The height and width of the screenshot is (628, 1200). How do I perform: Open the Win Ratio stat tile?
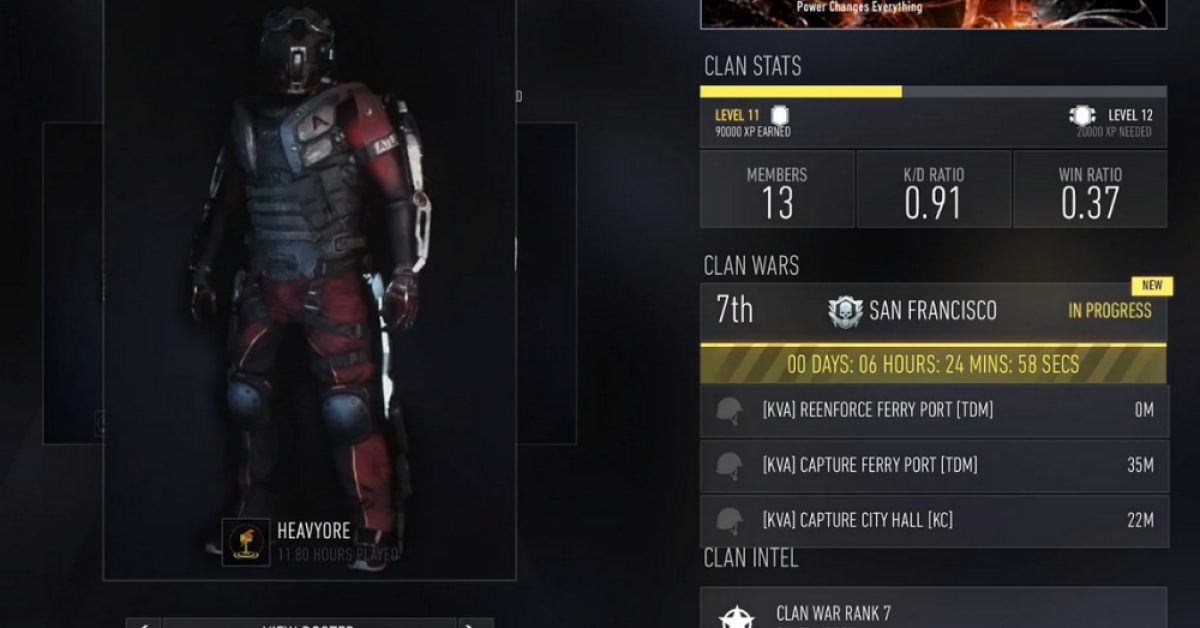pyautogui.click(x=1090, y=190)
